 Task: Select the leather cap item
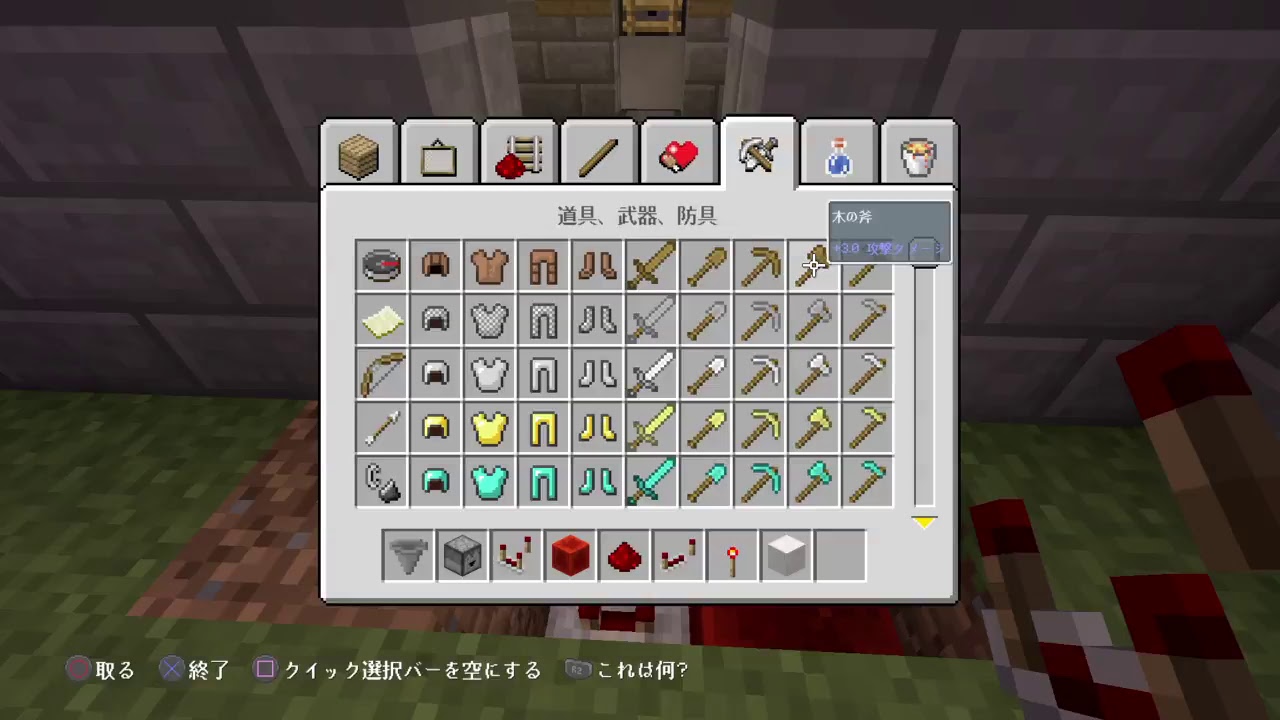click(x=435, y=264)
